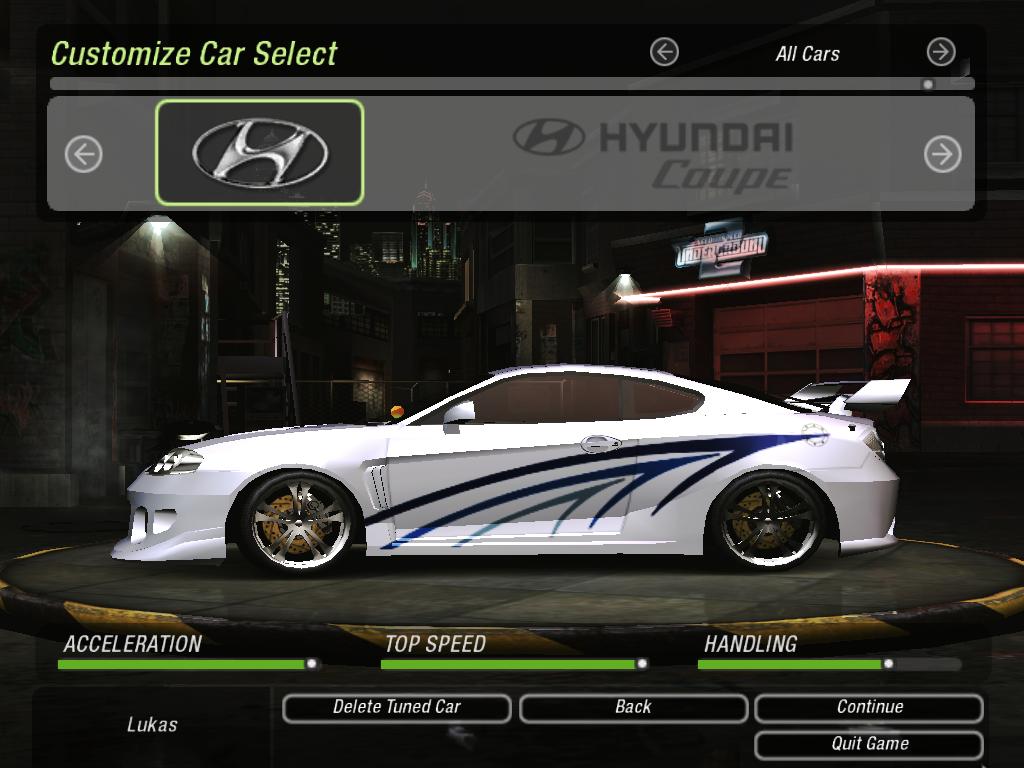Switch to previous car category arrow
This screenshot has height=768, width=1024.
(664, 52)
